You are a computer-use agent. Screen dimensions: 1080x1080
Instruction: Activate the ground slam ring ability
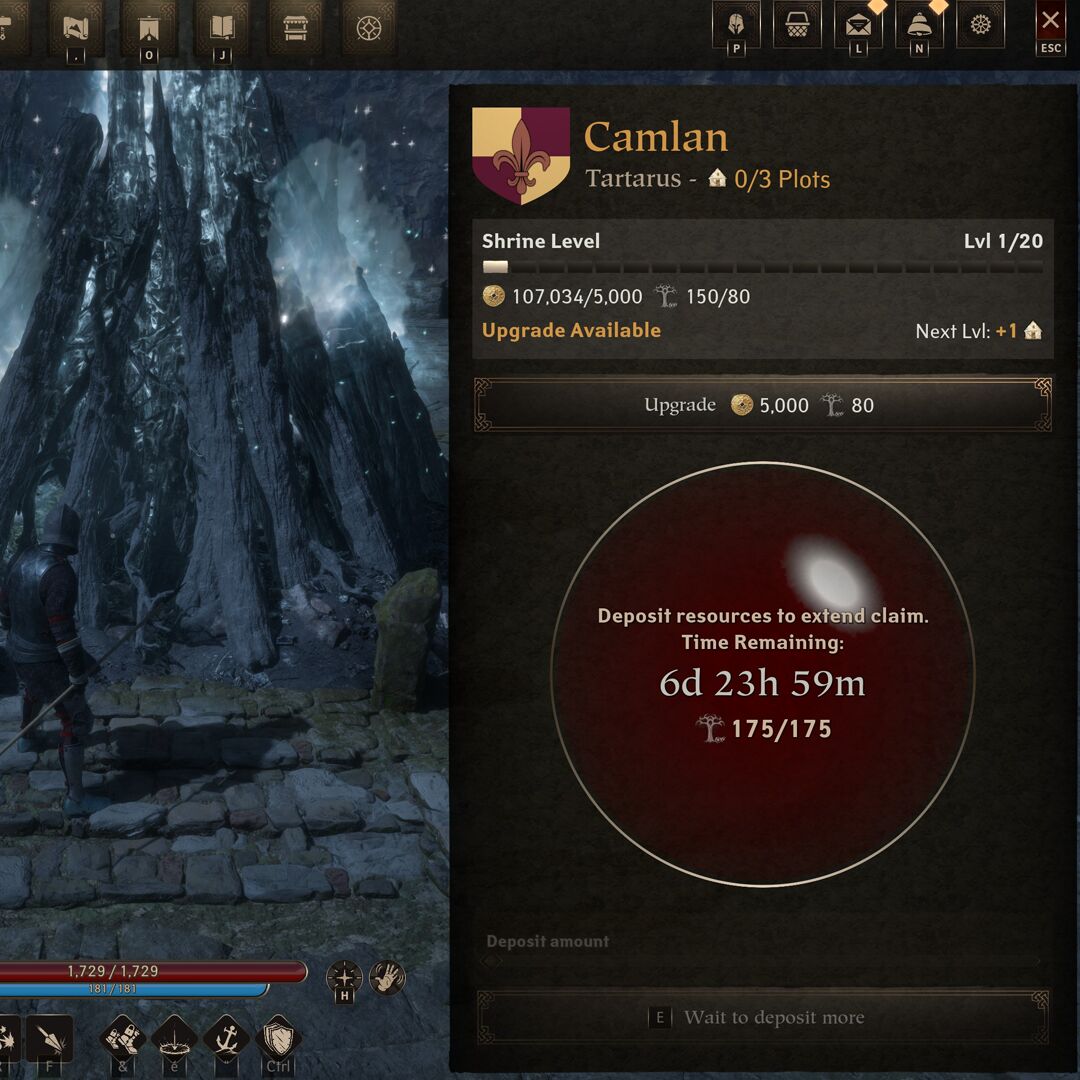pyautogui.click(x=175, y=1039)
